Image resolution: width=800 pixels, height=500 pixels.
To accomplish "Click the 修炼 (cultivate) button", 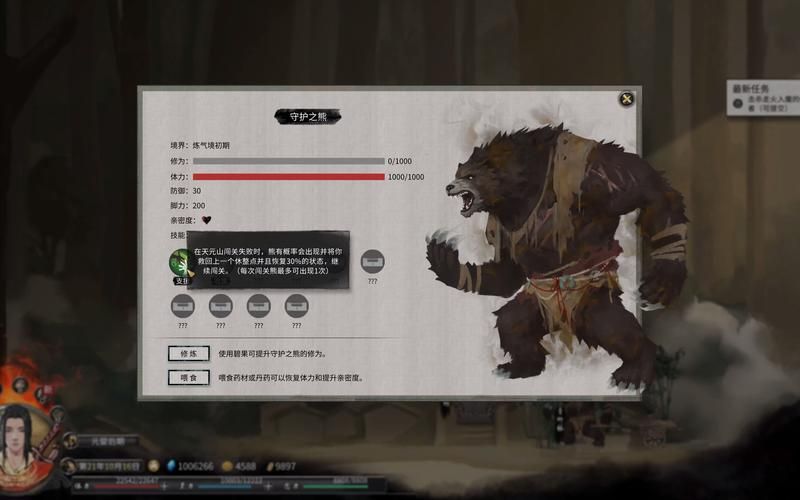I will point(189,353).
